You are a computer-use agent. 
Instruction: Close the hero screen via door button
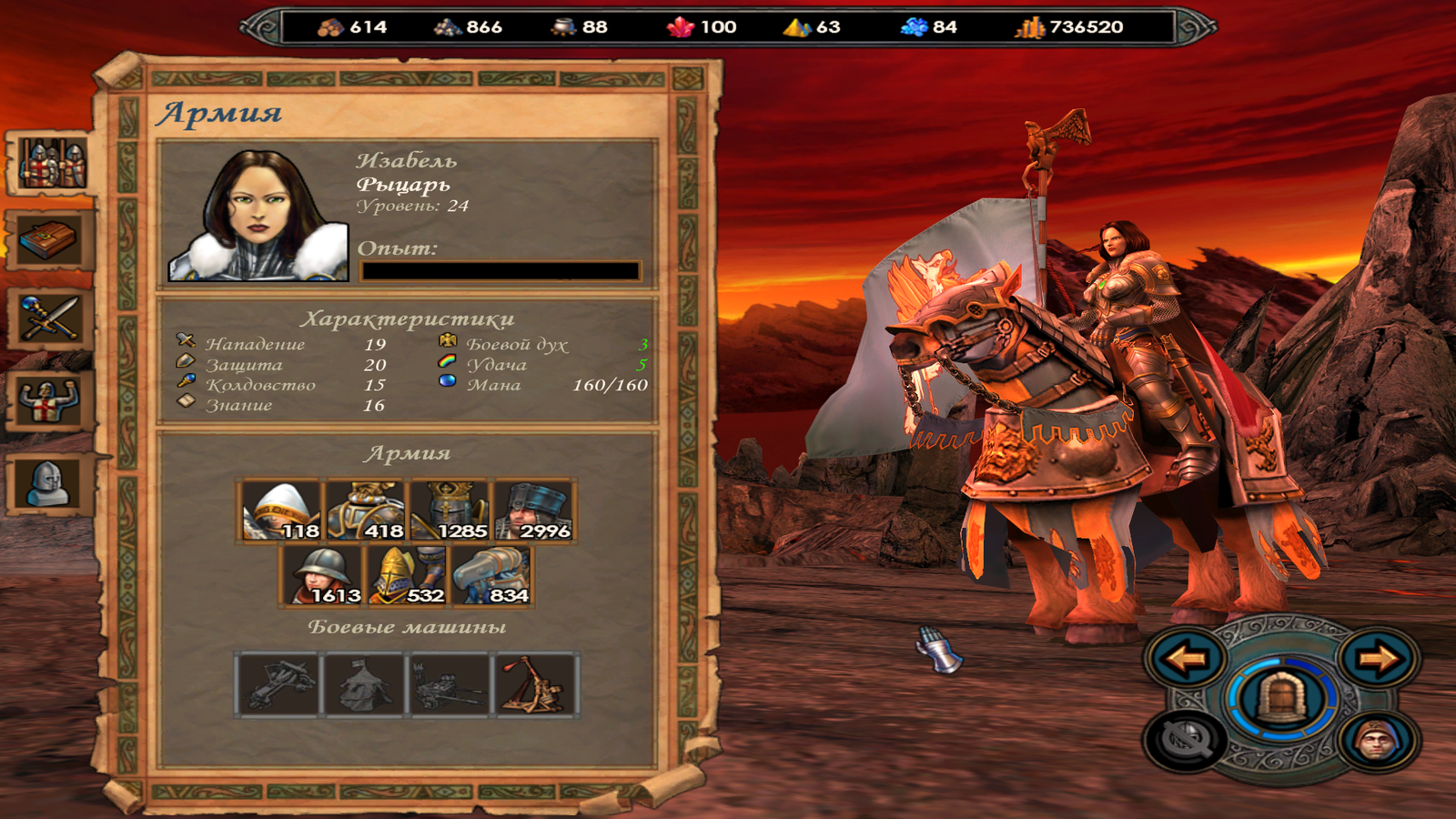[x=1282, y=699]
